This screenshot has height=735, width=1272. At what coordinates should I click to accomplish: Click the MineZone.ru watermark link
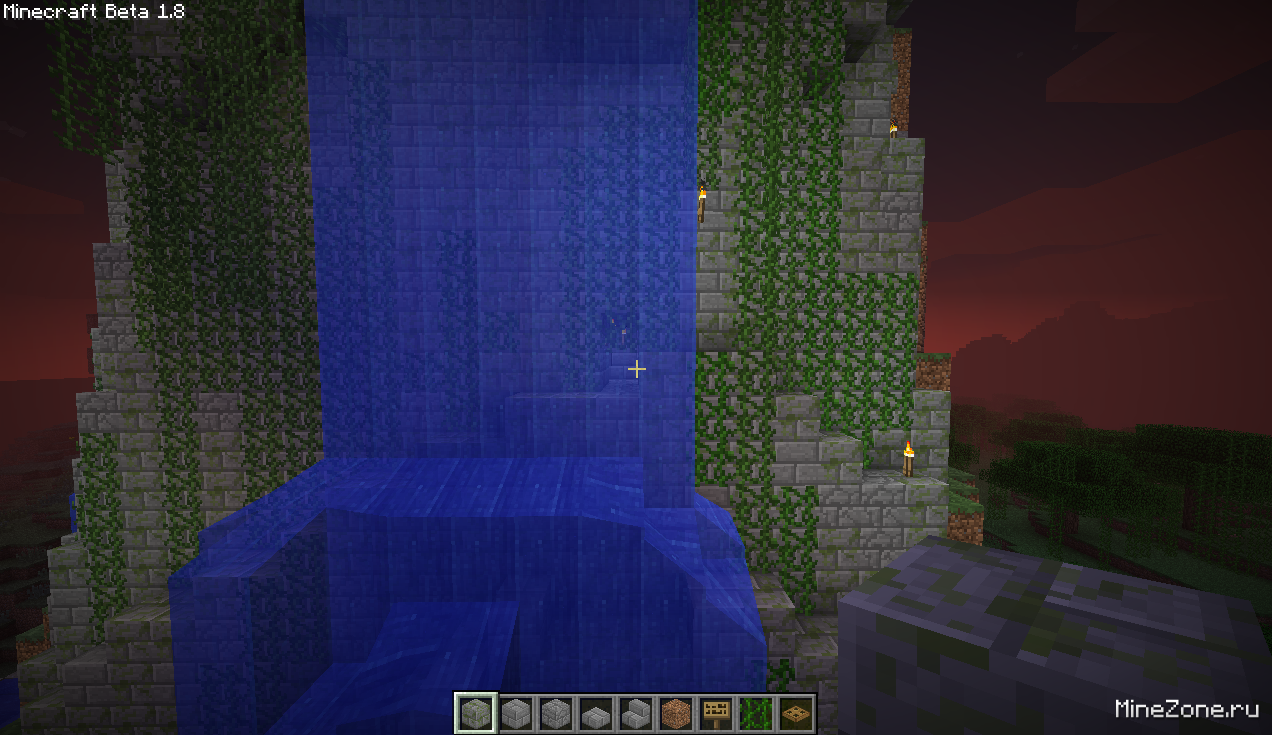(1186, 709)
